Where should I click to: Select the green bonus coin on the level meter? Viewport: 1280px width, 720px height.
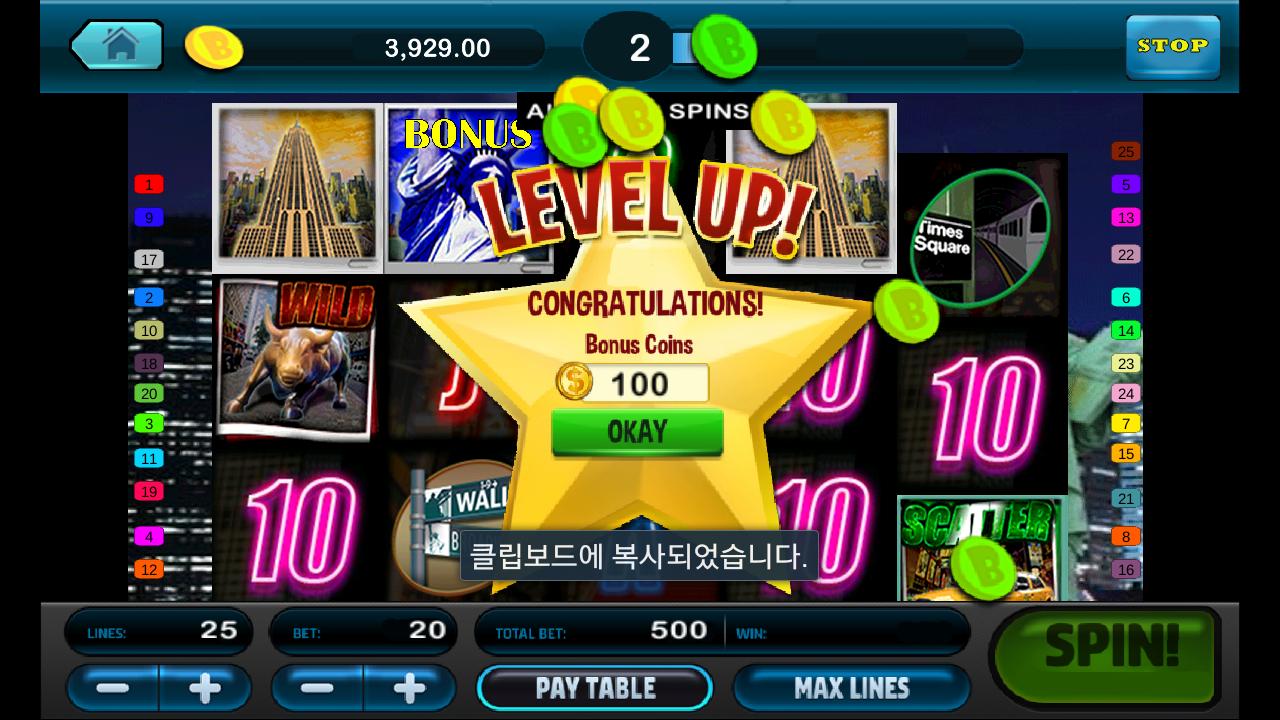[x=728, y=44]
